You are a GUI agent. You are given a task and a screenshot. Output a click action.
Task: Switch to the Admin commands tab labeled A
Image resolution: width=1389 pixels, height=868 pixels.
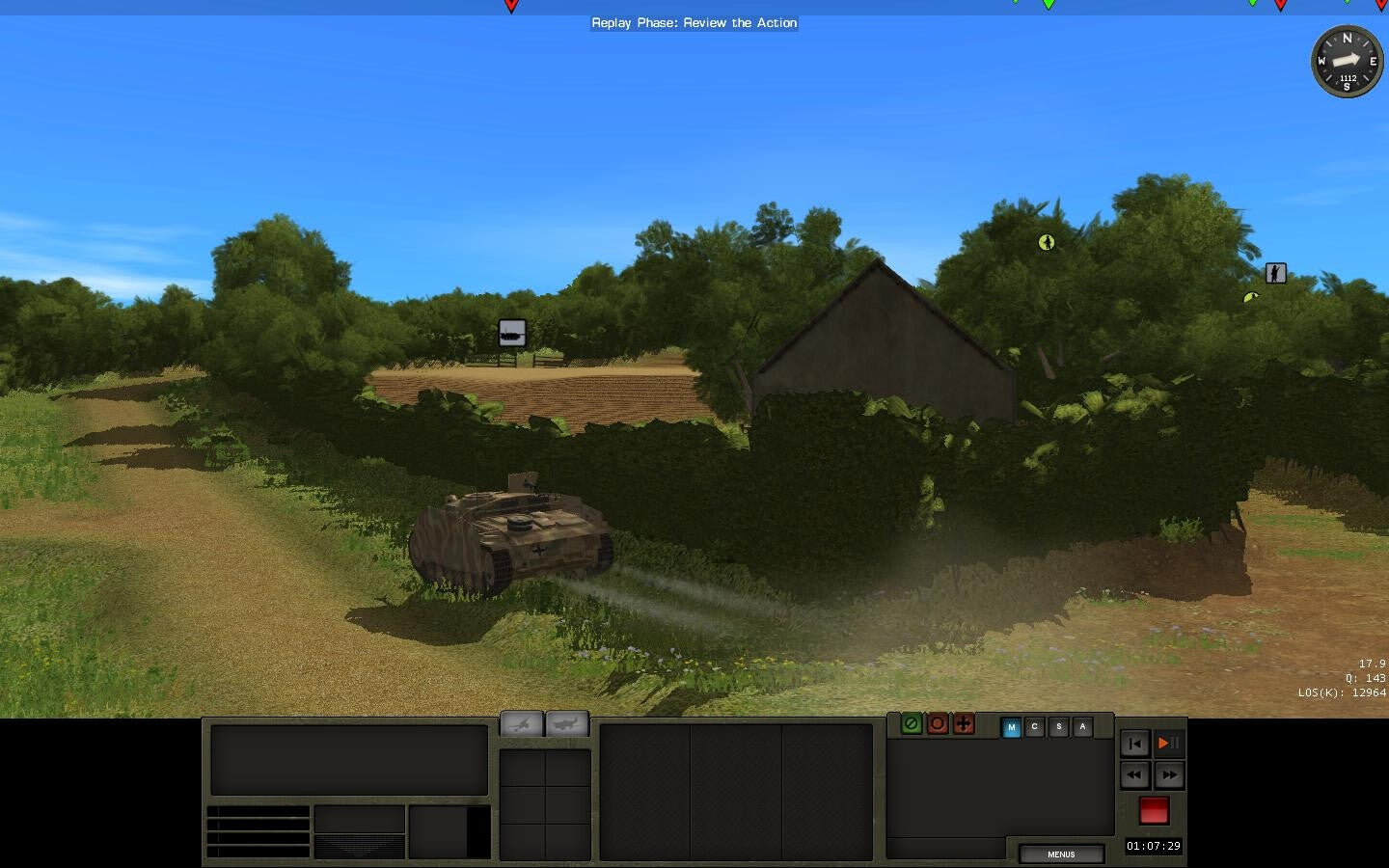(x=1081, y=727)
